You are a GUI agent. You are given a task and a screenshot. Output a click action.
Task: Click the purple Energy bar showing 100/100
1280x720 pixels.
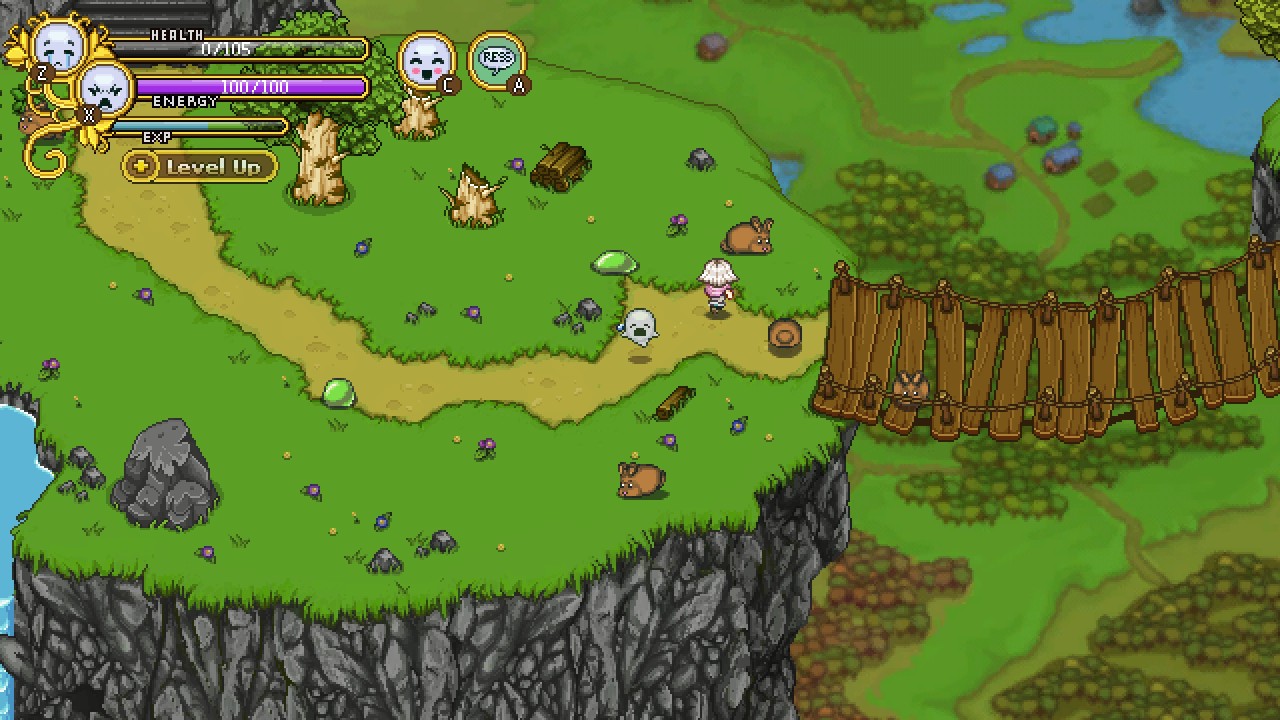250,88
